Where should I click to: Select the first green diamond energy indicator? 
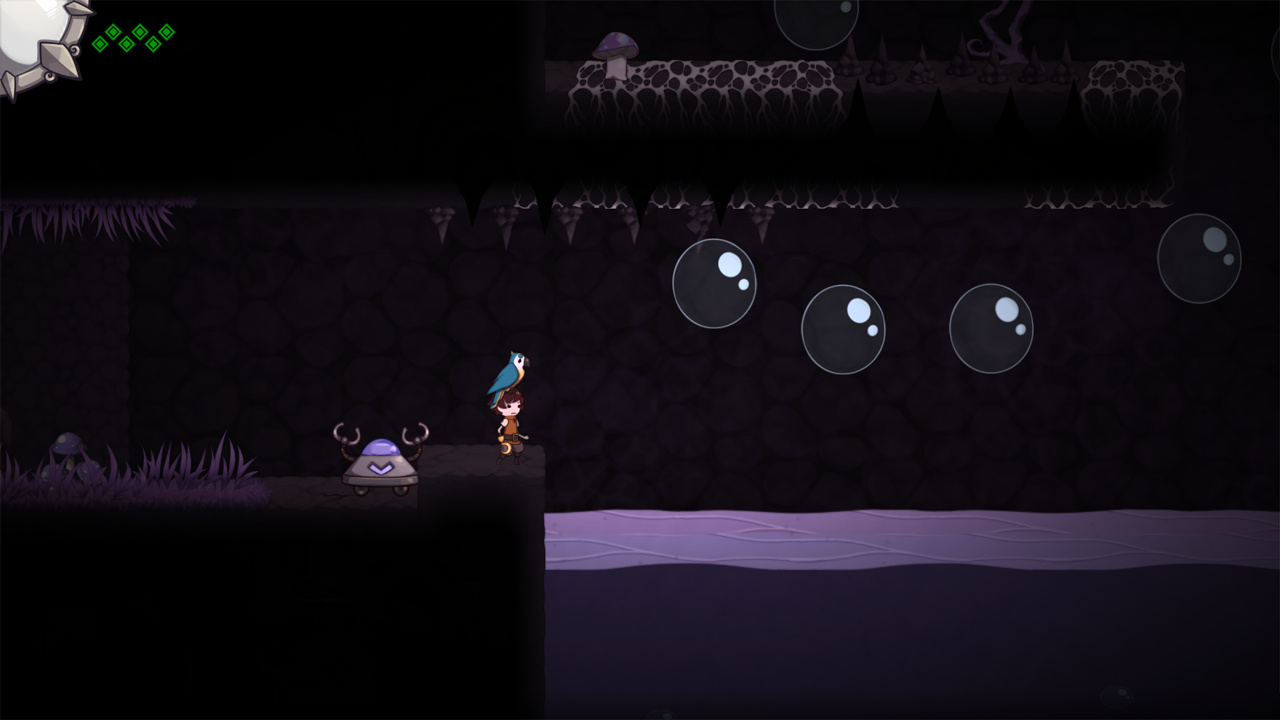100,45
